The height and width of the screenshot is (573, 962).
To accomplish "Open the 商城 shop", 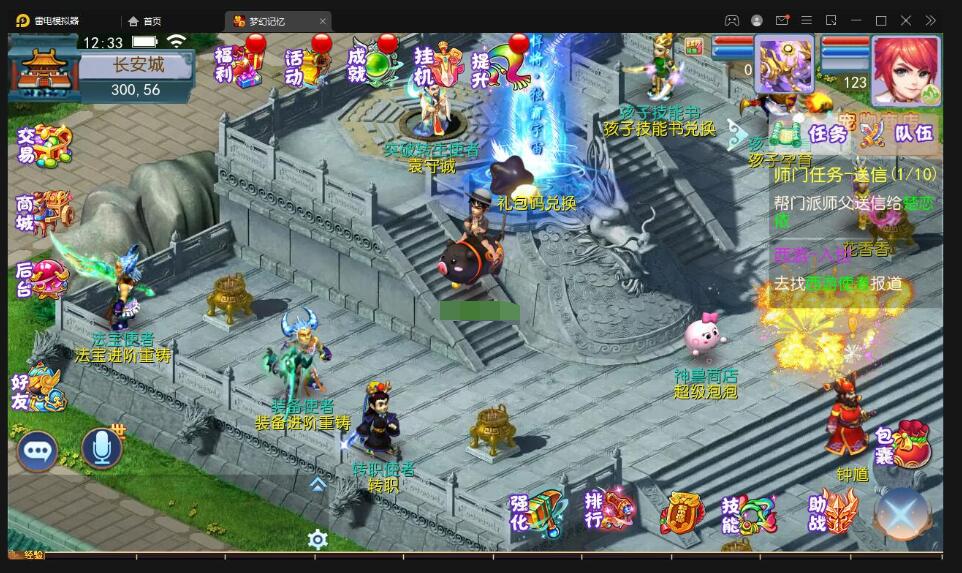I will pyautogui.click(x=43, y=210).
